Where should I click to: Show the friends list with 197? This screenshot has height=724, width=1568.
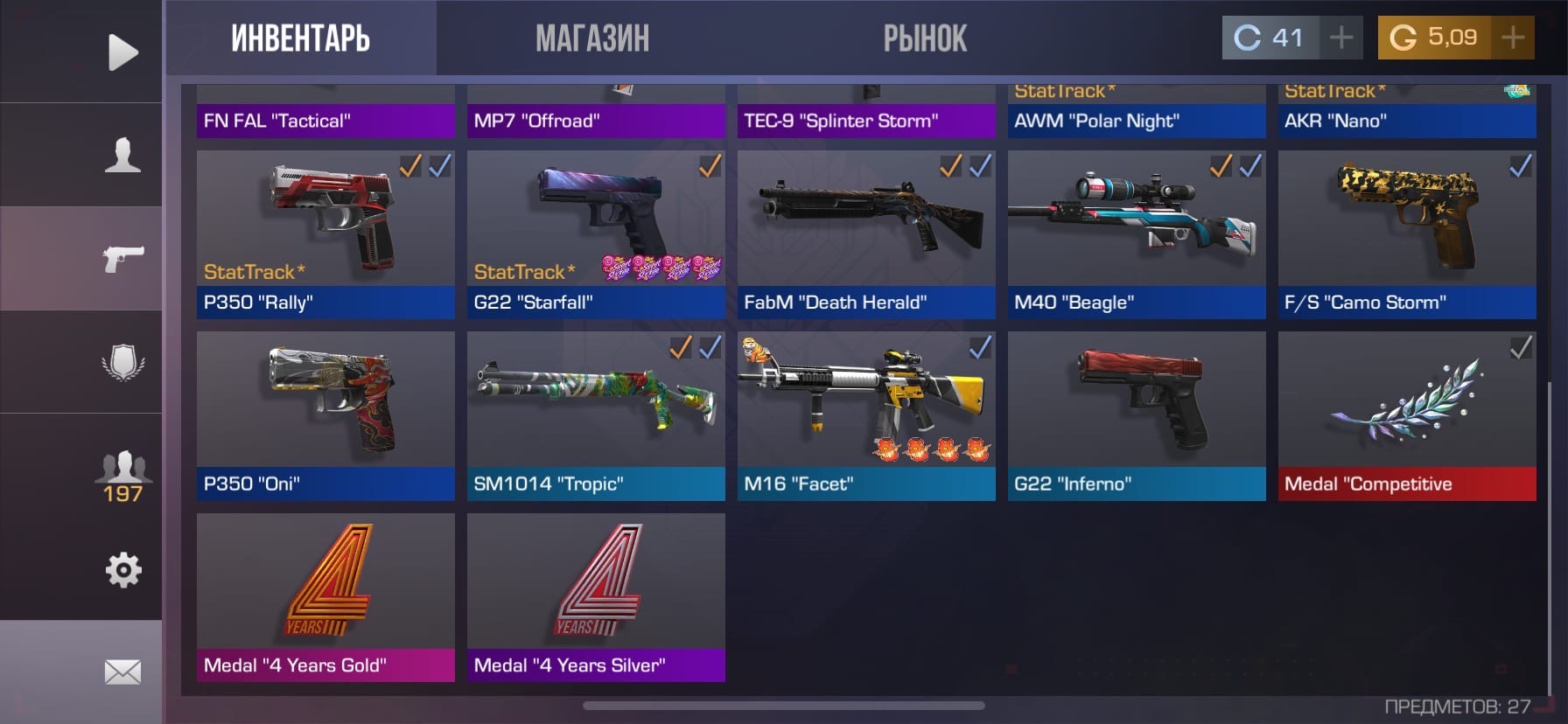point(122,477)
